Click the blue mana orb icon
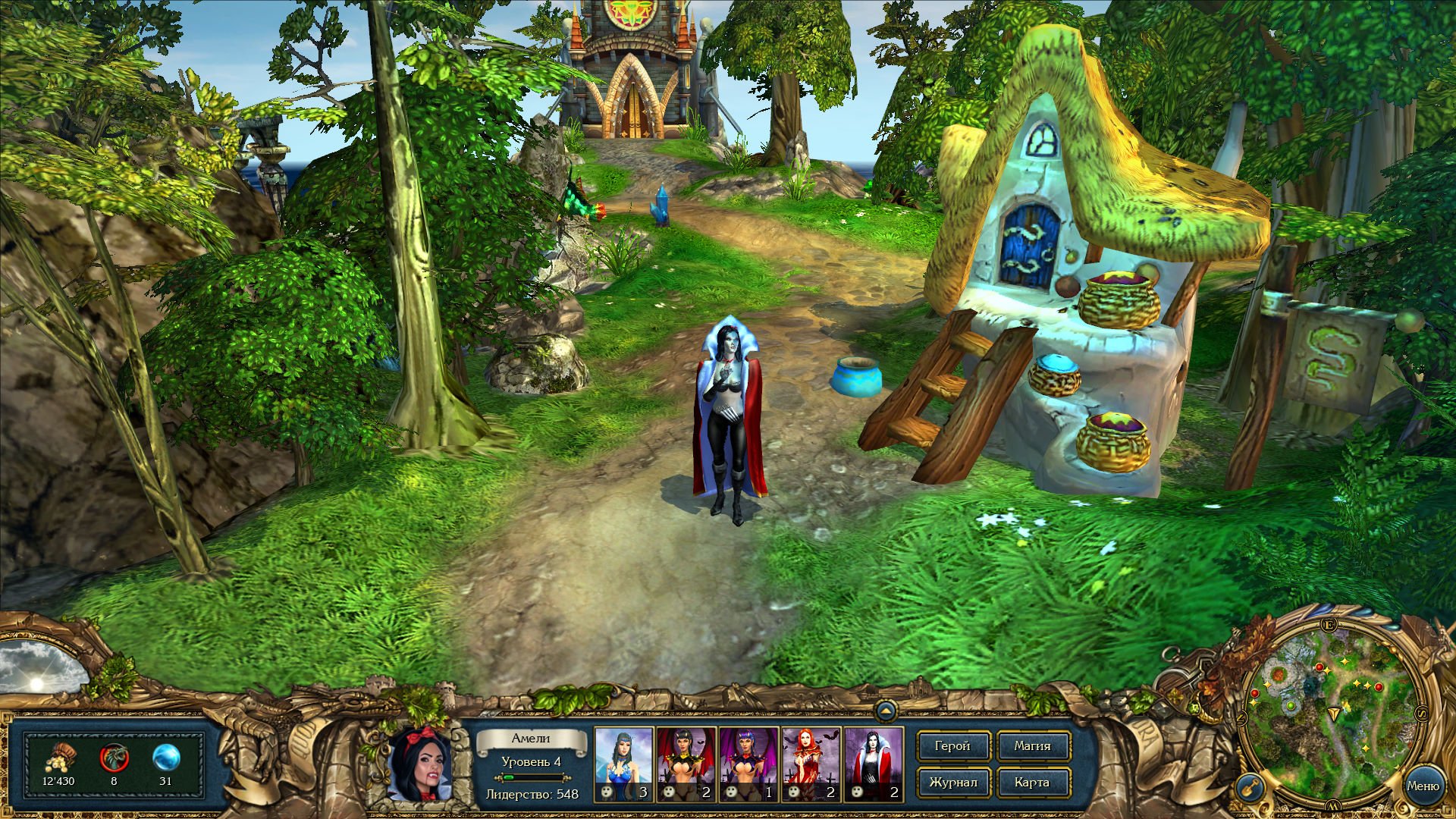This screenshot has width=1456, height=819. [166, 758]
